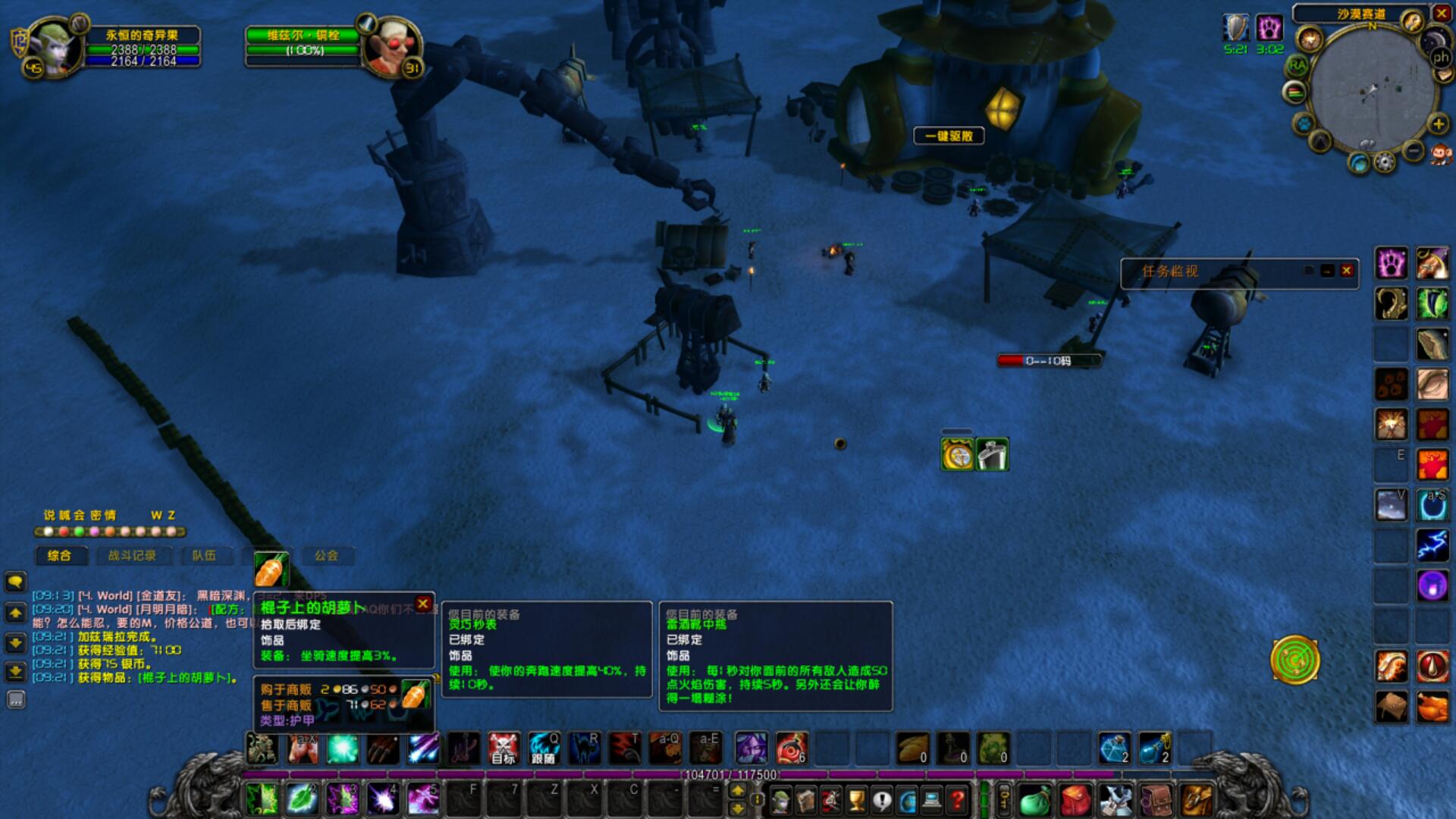
Task: Open the green bag slot
Action: 1034,800
